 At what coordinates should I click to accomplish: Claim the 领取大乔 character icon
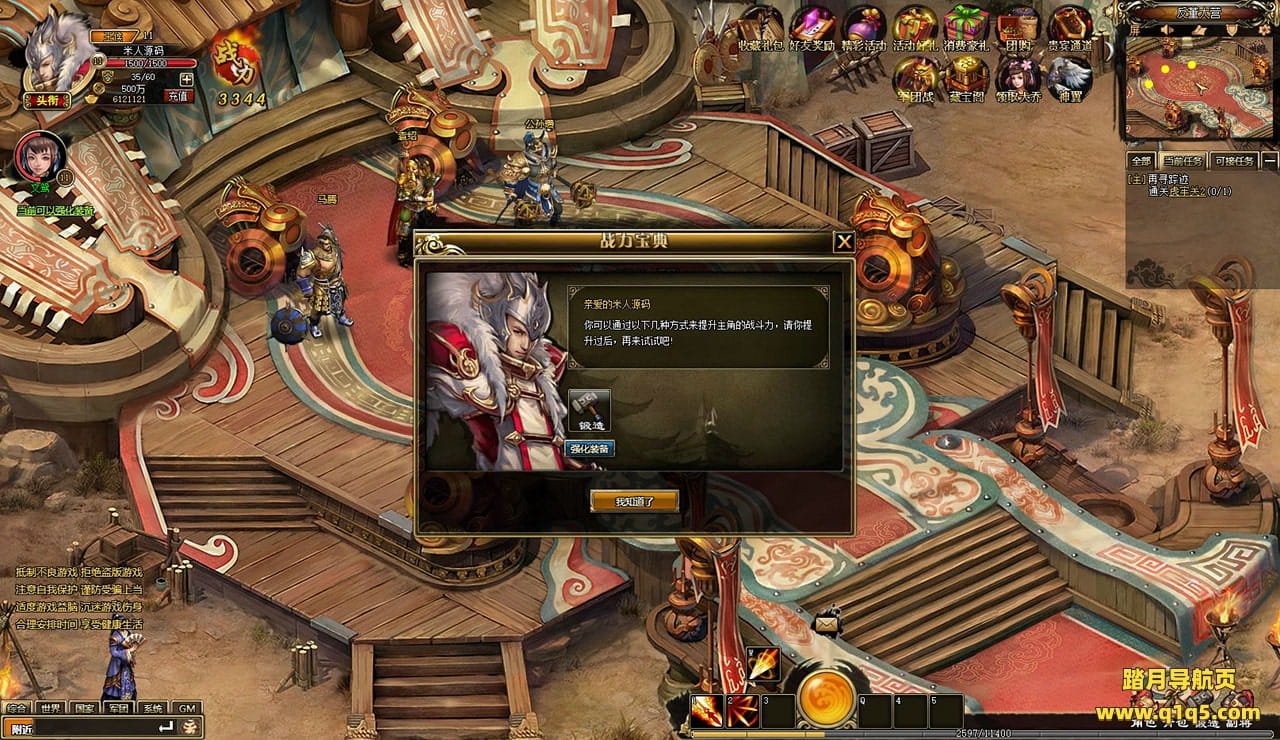point(1018,77)
